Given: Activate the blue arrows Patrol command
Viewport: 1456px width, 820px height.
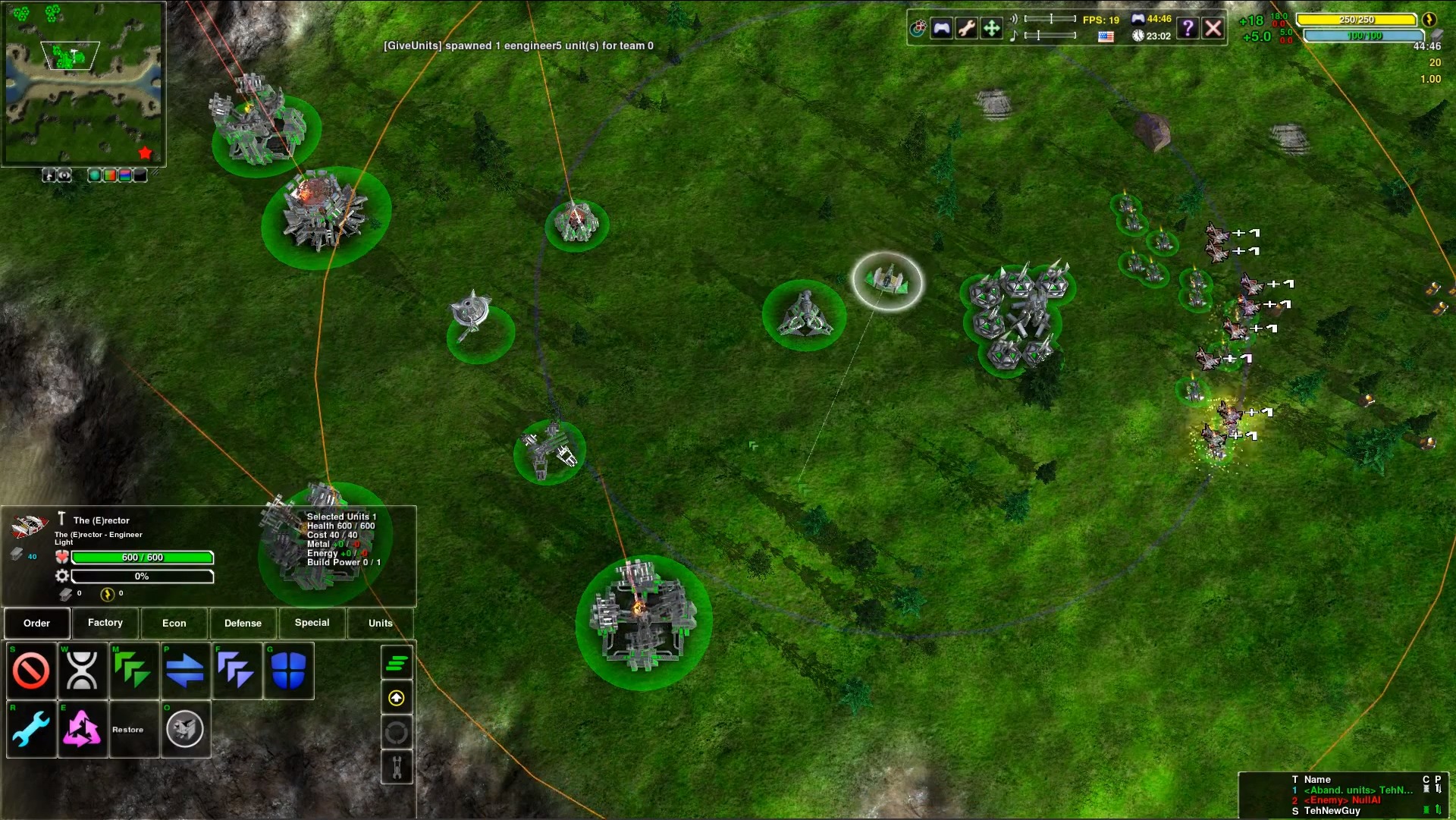Looking at the screenshot, I should [184, 671].
